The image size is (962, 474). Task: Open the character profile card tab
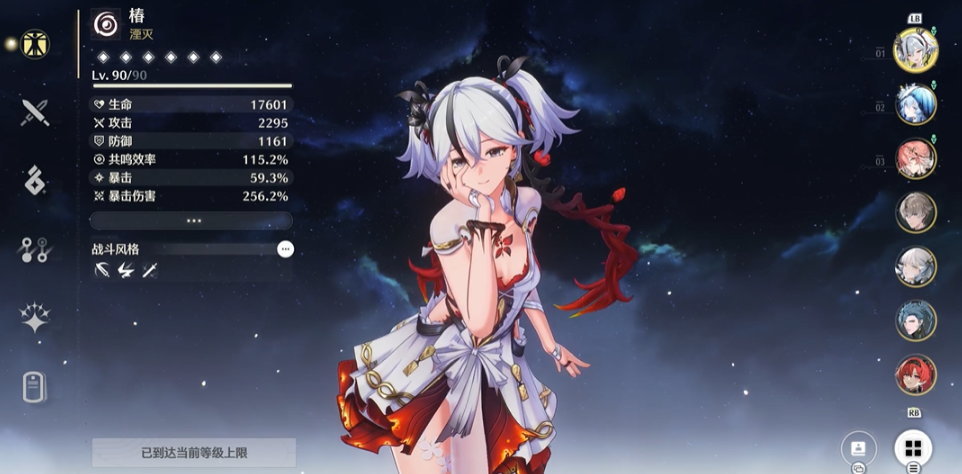point(36,387)
